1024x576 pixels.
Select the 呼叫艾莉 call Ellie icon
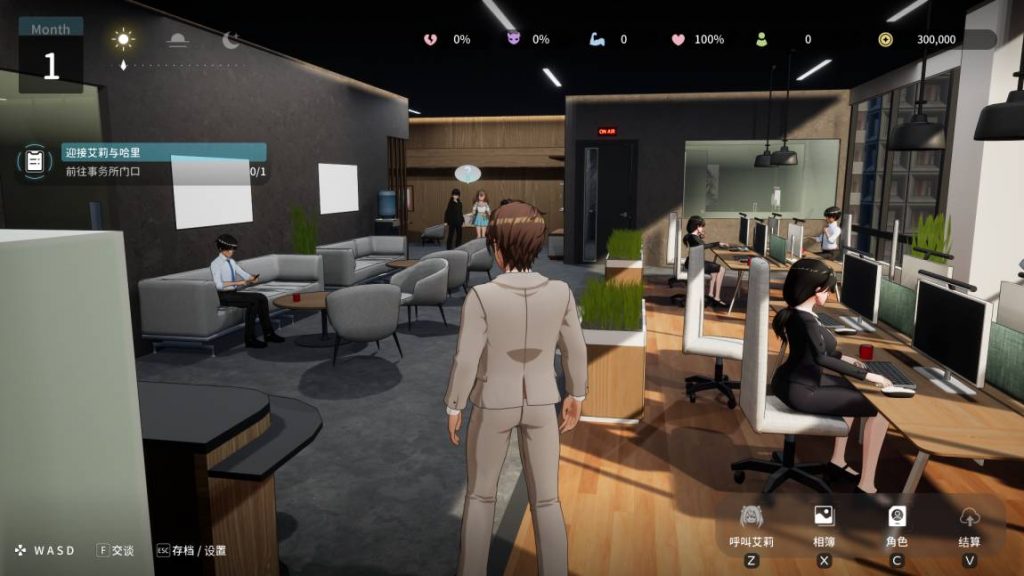click(751, 517)
